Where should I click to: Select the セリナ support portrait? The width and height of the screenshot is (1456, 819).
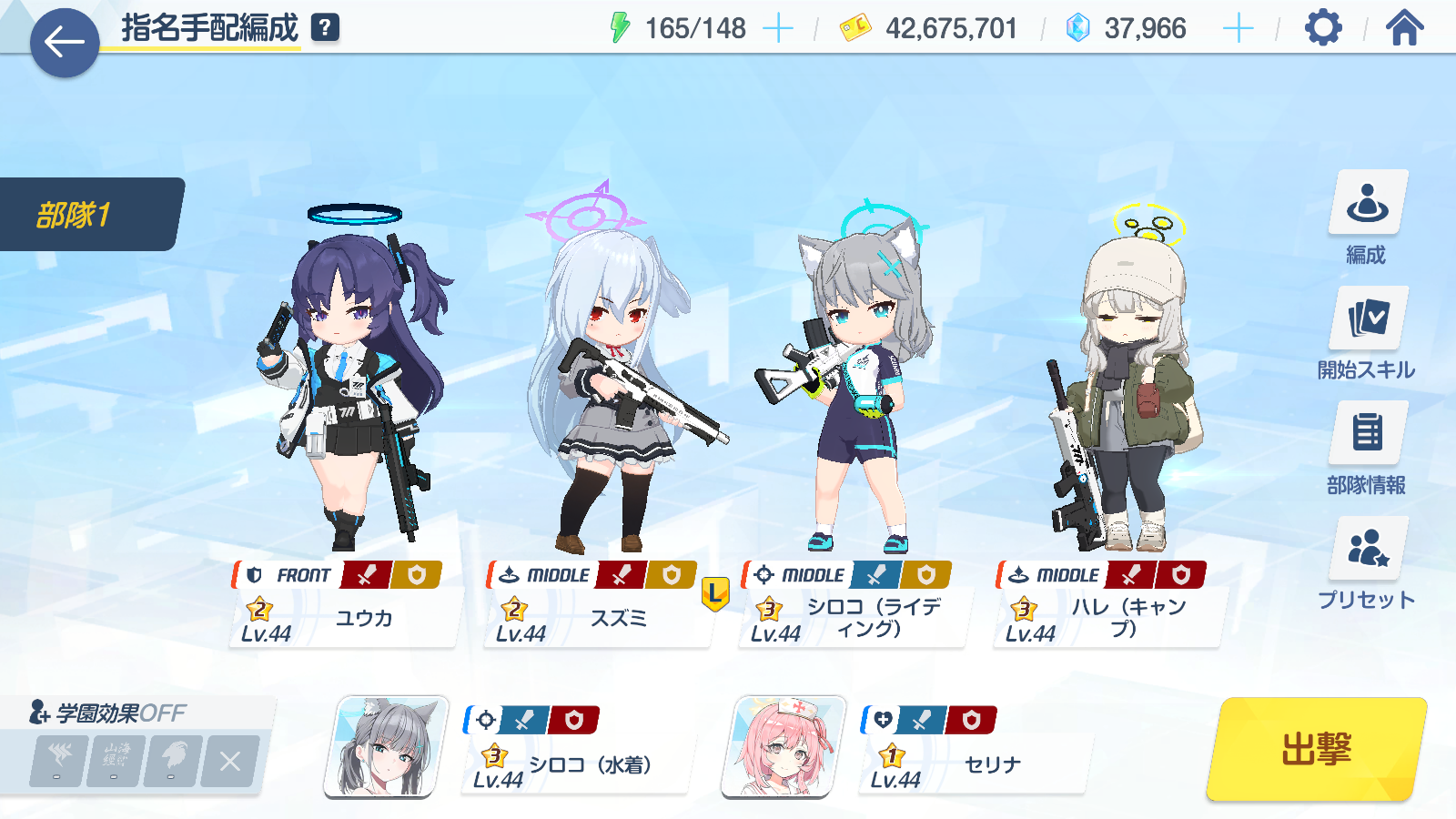tap(784, 746)
